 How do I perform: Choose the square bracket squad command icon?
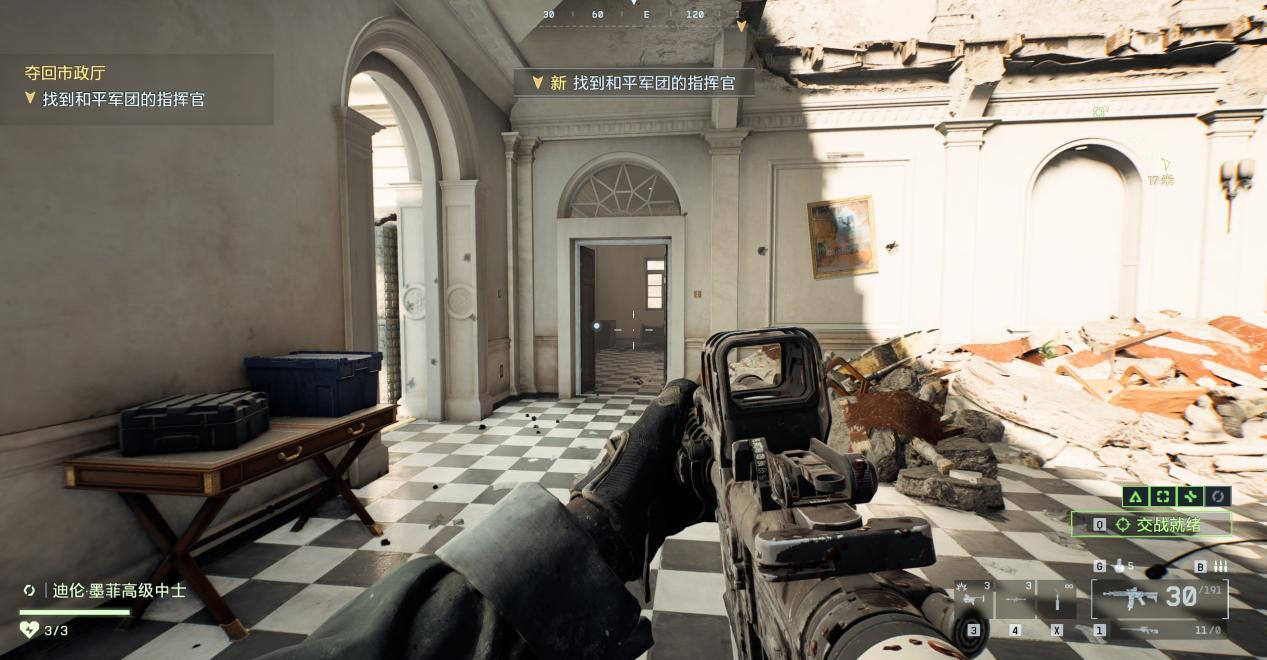[x=1162, y=496]
